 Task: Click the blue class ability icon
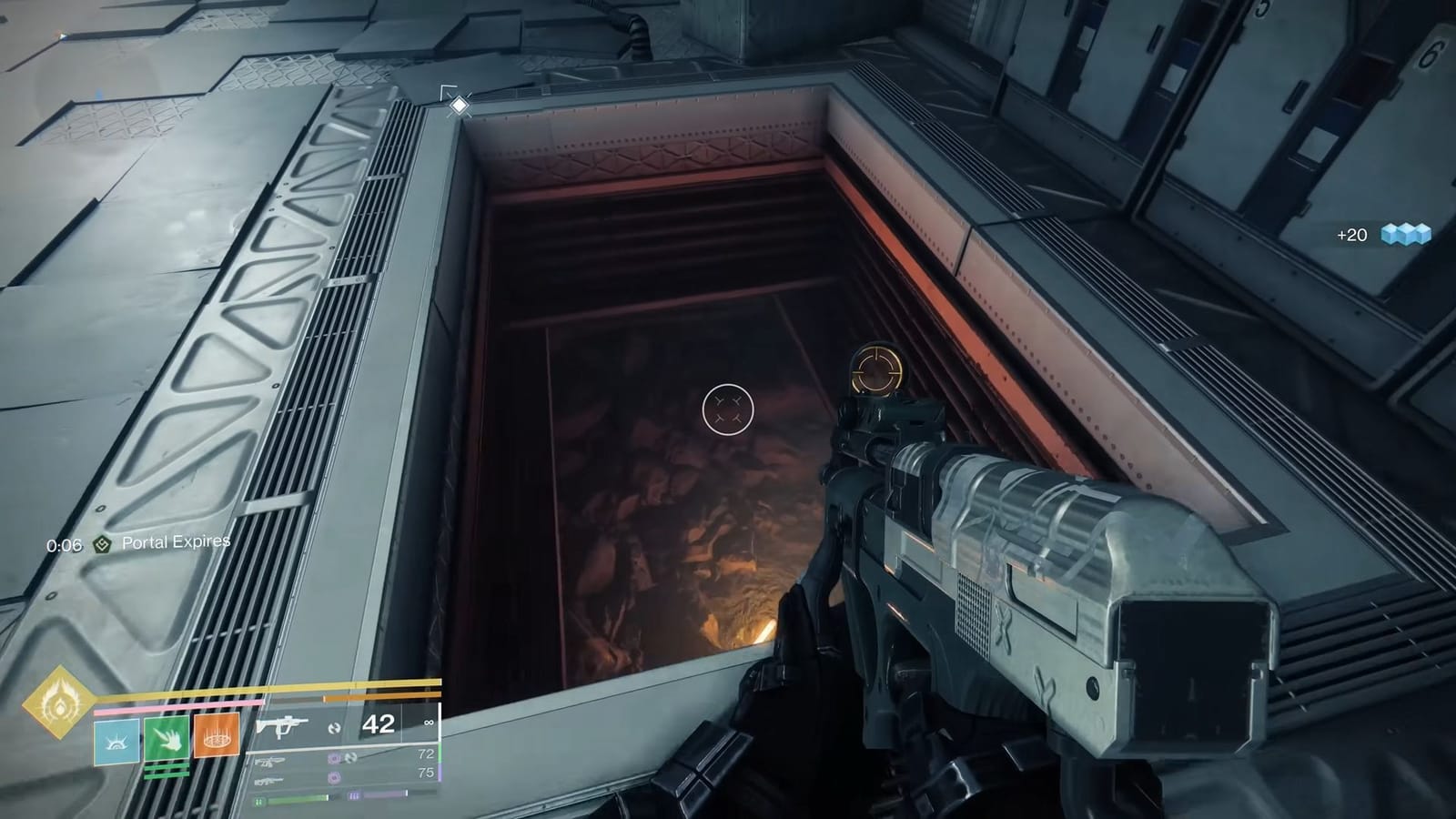click(116, 742)
